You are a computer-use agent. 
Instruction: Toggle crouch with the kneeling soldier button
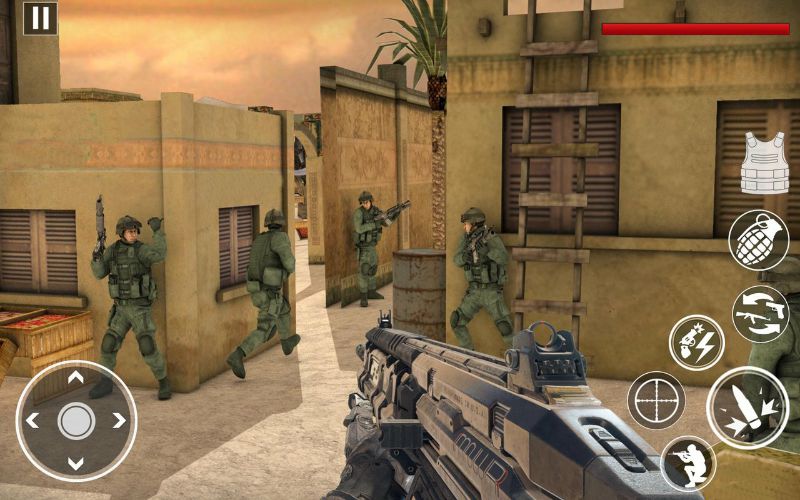click(x=688, y=463)
